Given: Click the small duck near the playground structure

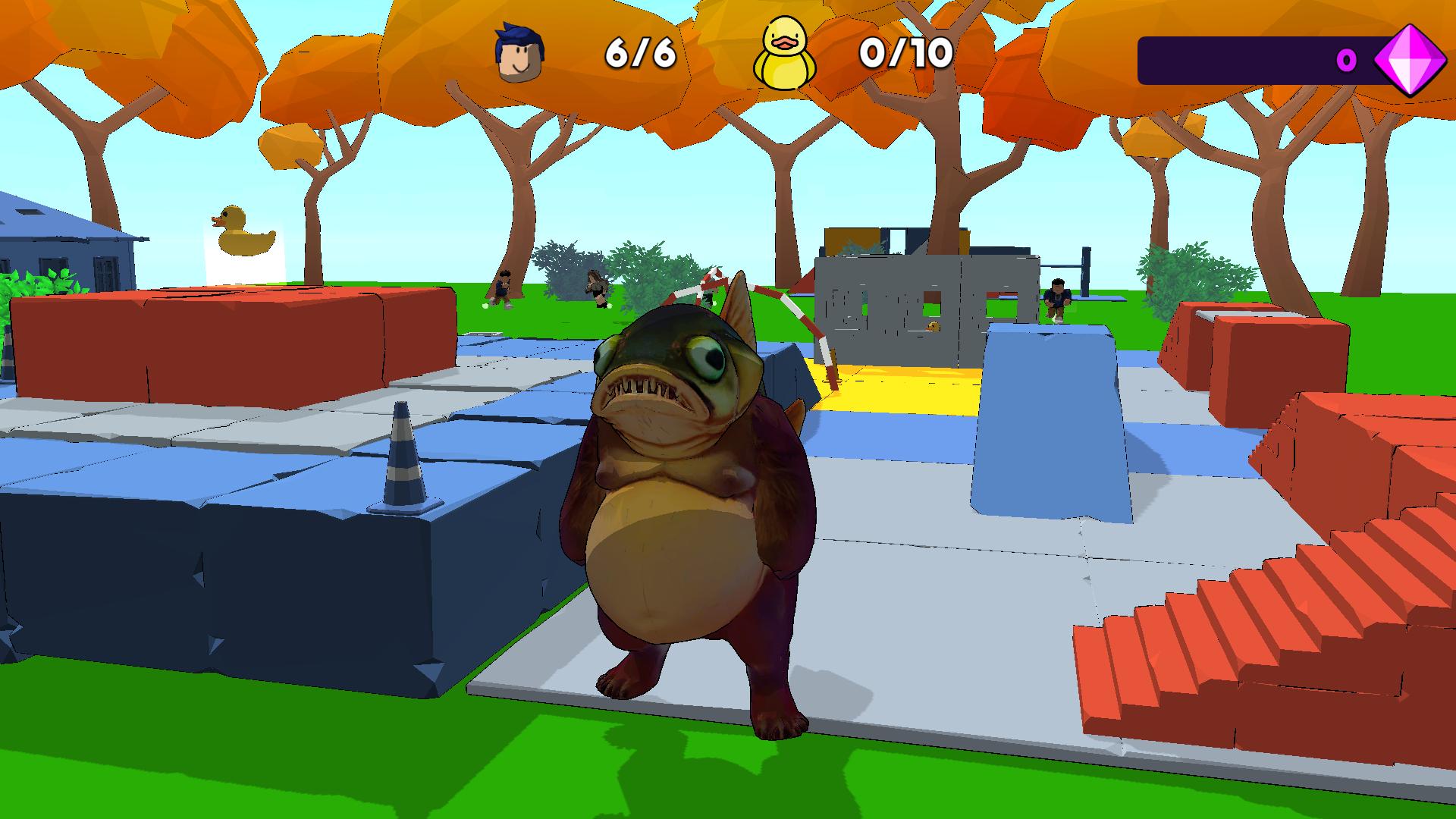Looking at the screenshot, I should pyautogui.click(x=934, y=327).
